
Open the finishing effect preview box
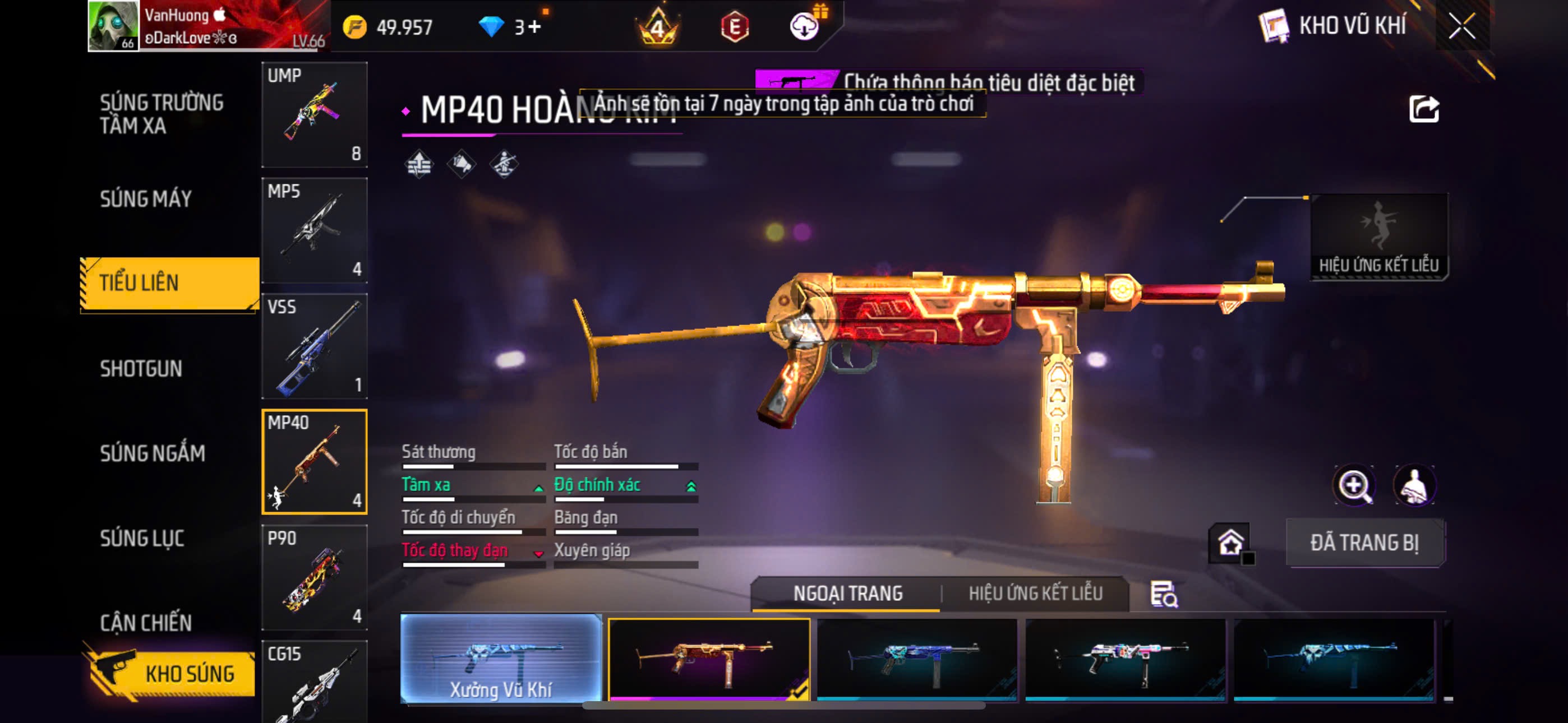tap(1378, 237)
